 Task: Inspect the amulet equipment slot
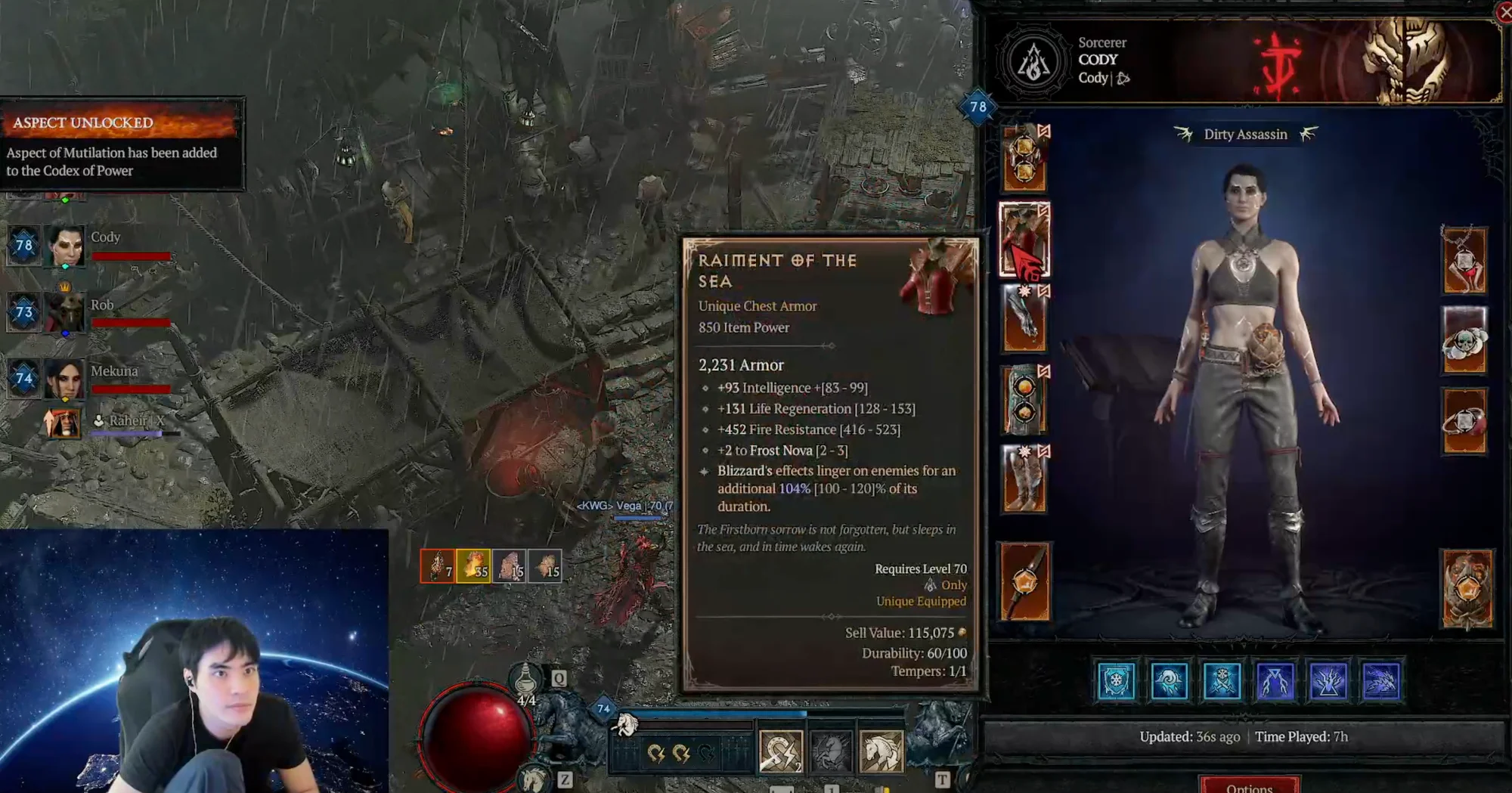[x=1464, y=261]
